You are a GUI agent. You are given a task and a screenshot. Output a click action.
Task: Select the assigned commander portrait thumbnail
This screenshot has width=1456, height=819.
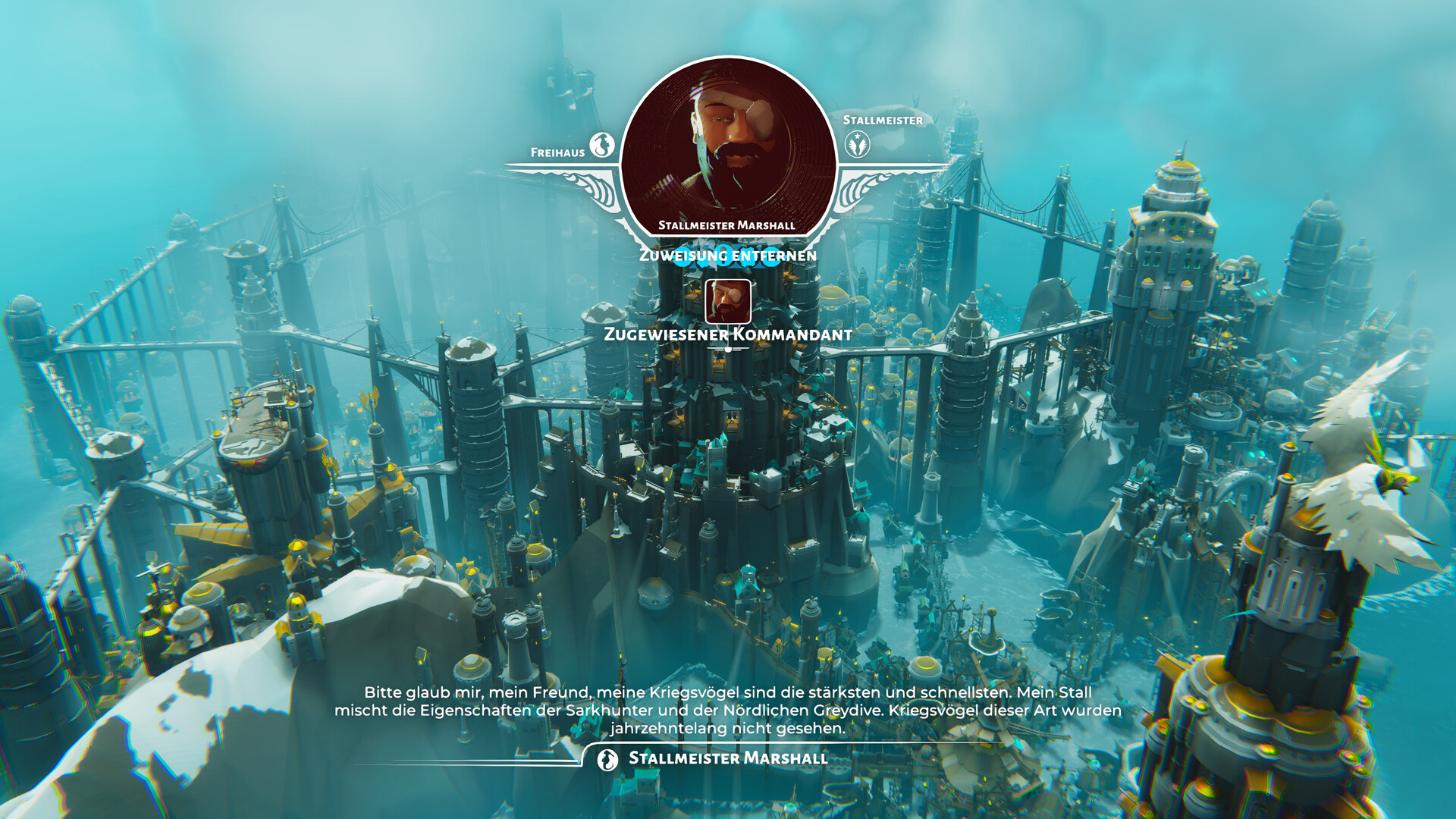pyautogui.click(x=728, y=301)
